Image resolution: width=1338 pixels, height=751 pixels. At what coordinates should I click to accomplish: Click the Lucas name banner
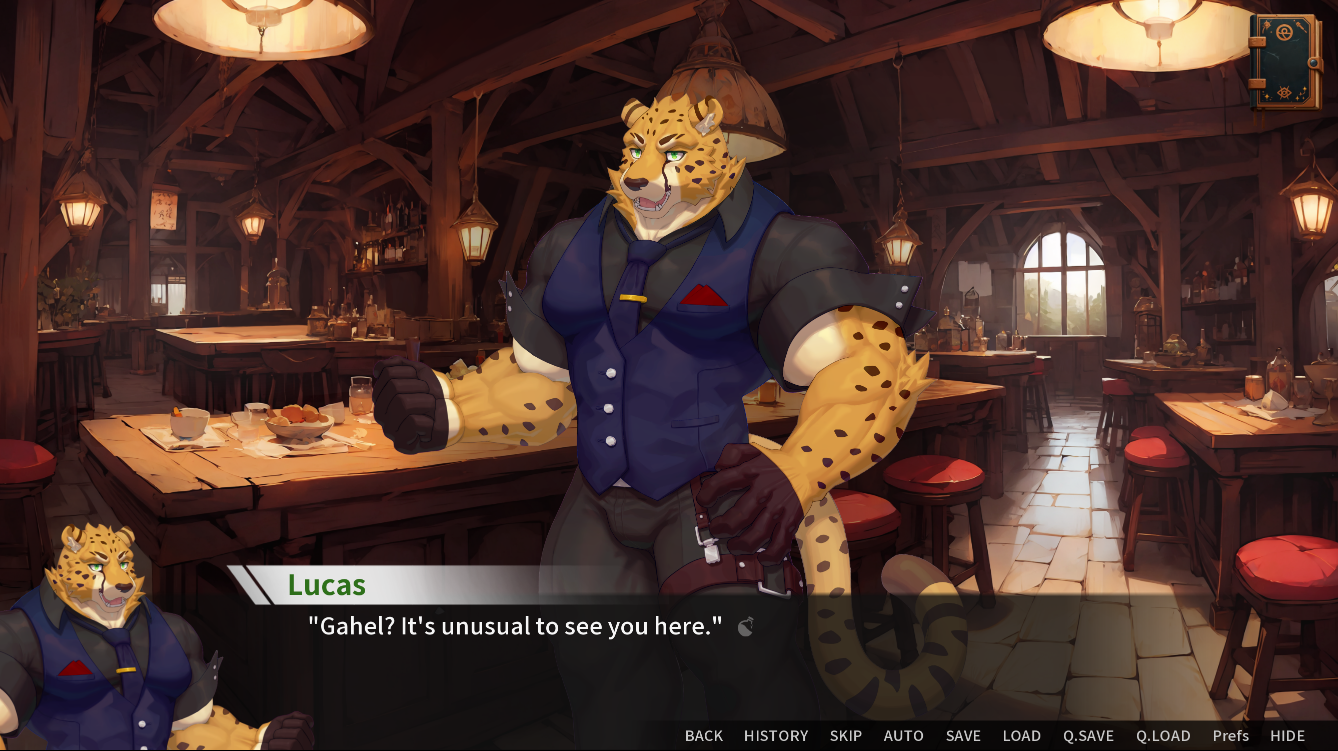[330, 585]
